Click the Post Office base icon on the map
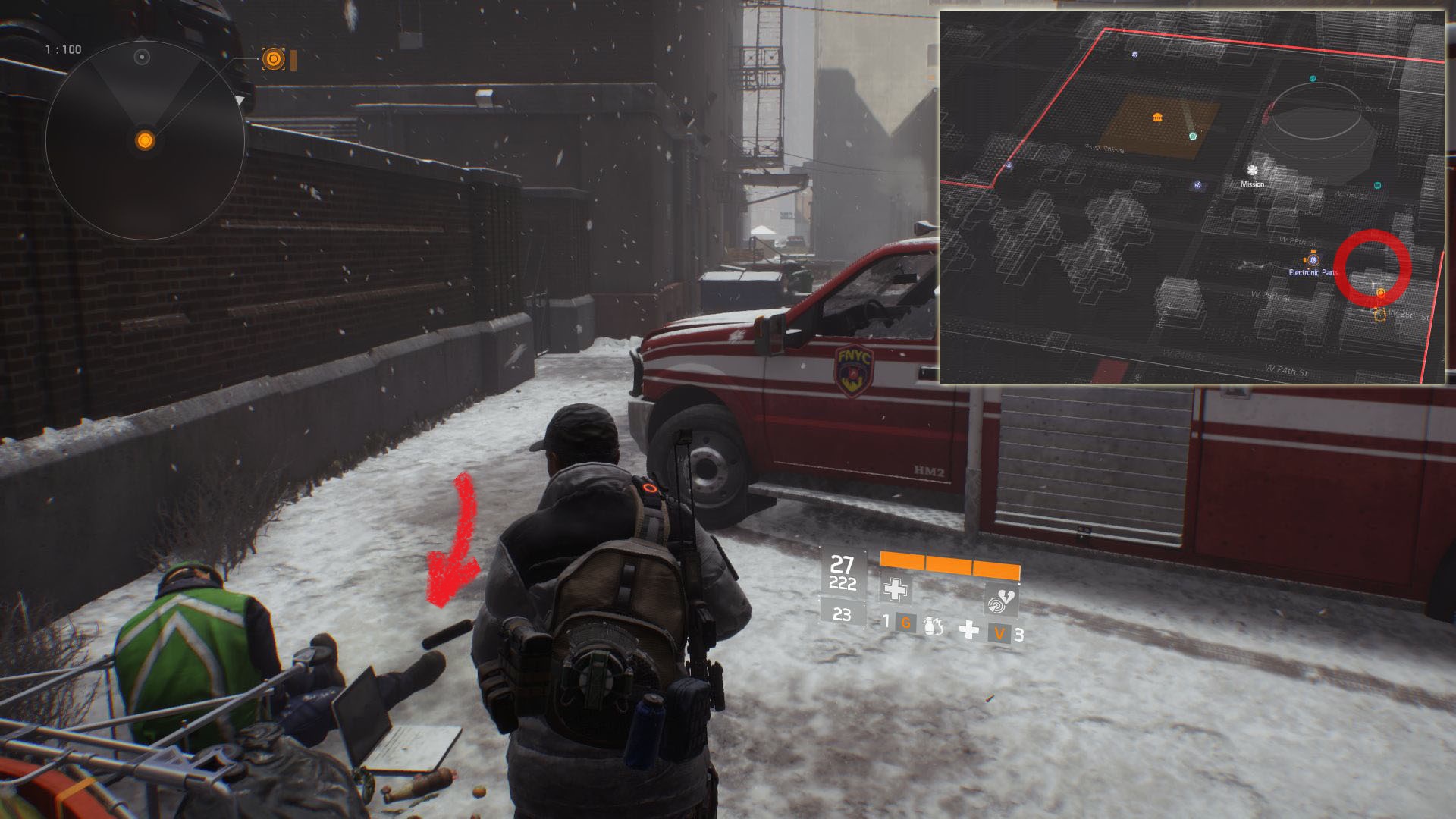The image size is (1456, 819). click(1158, 118)
